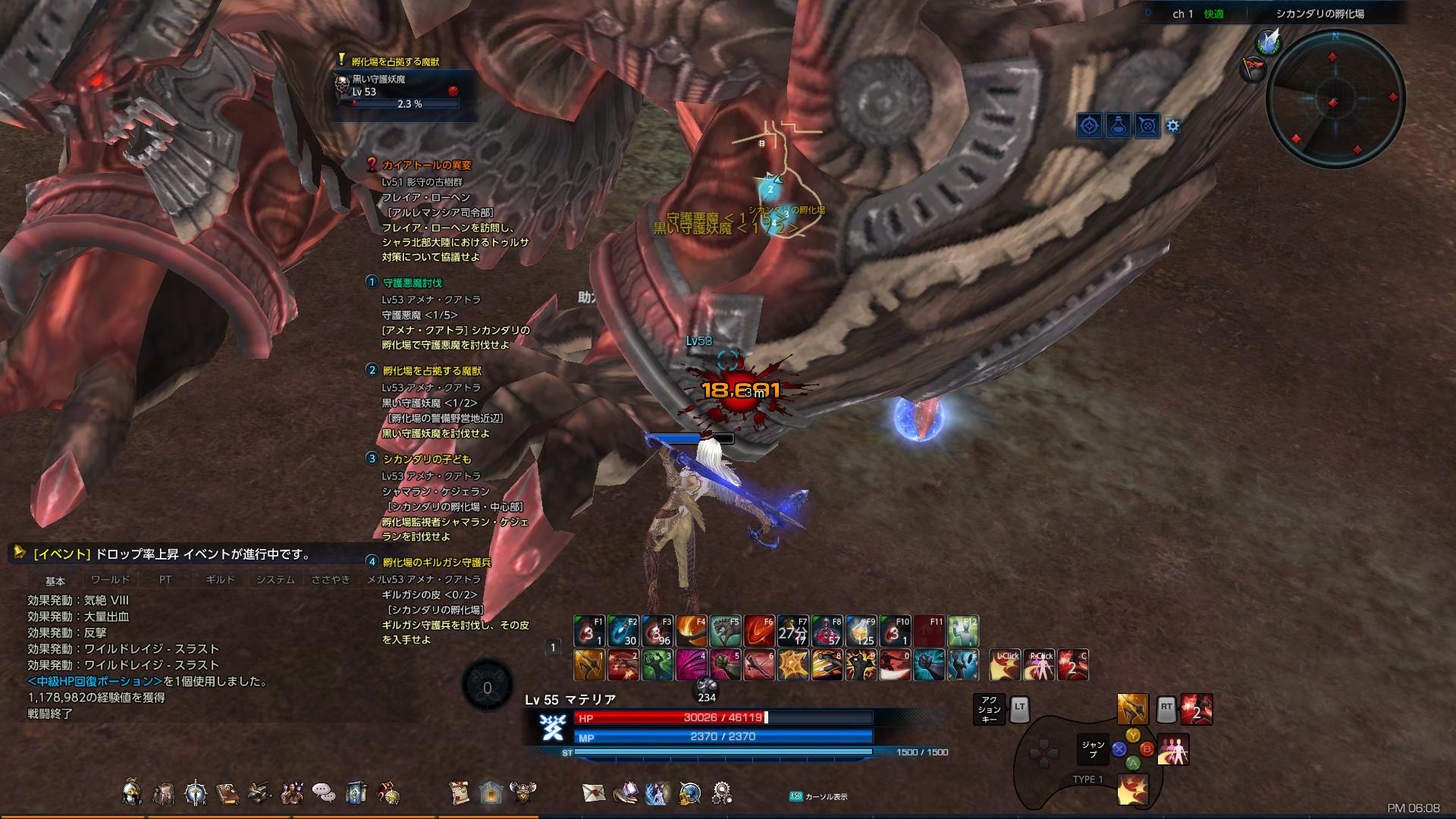Click the ch 1 channel selector

[x=1183, y=14]
